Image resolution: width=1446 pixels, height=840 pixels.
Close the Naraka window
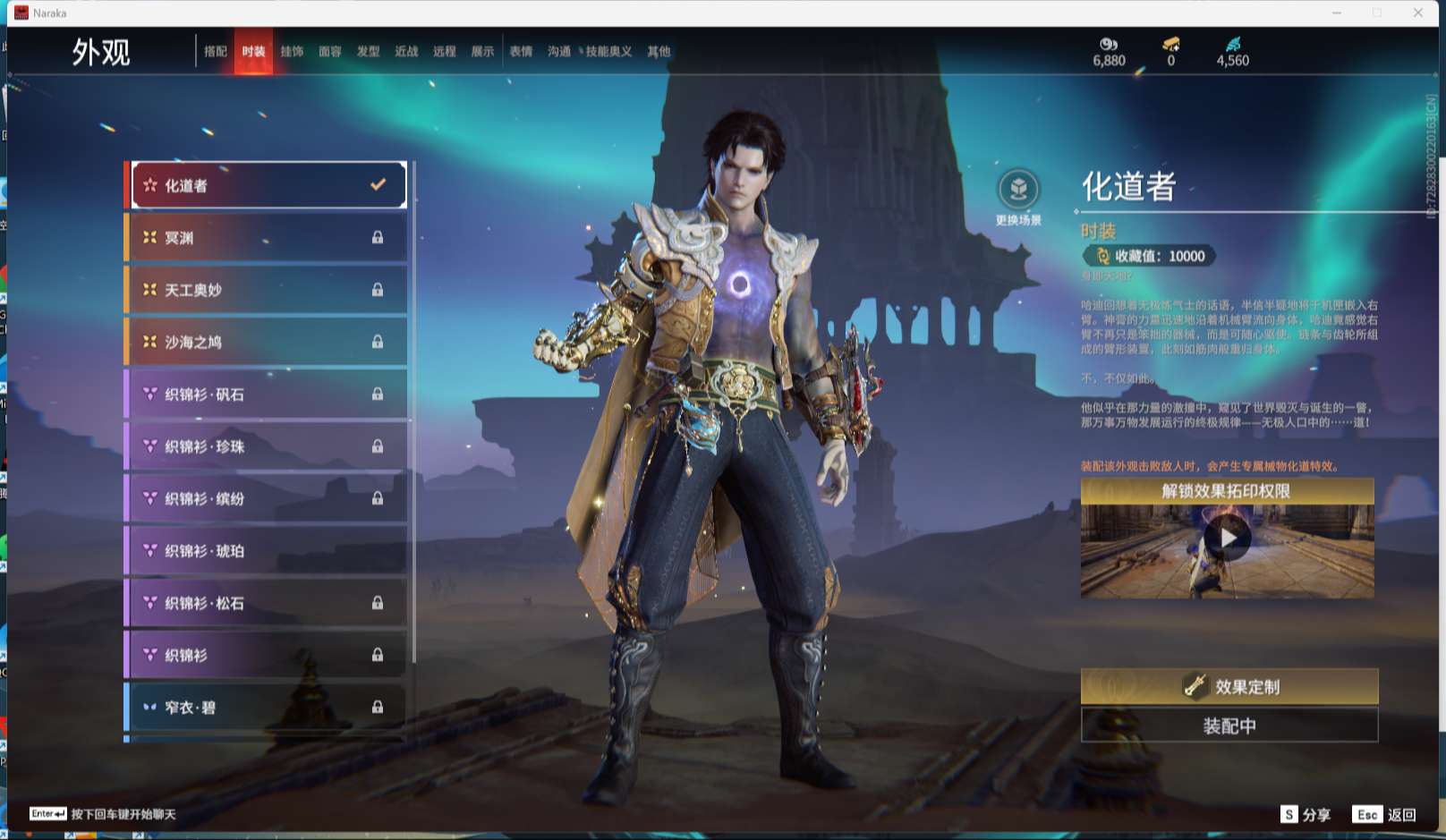[x=1418, y=13]
